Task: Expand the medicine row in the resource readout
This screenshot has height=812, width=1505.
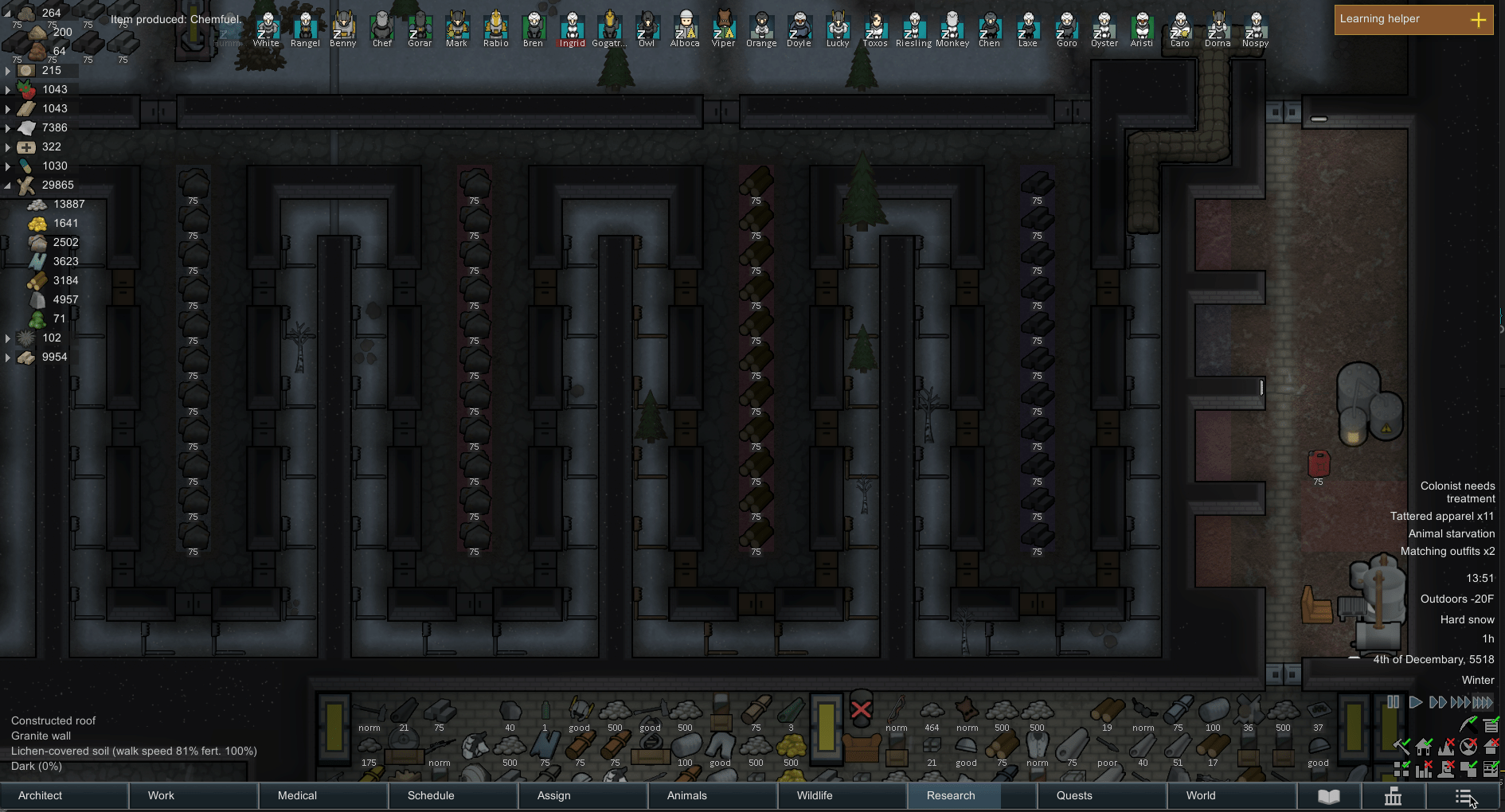Action: point(8,146)
